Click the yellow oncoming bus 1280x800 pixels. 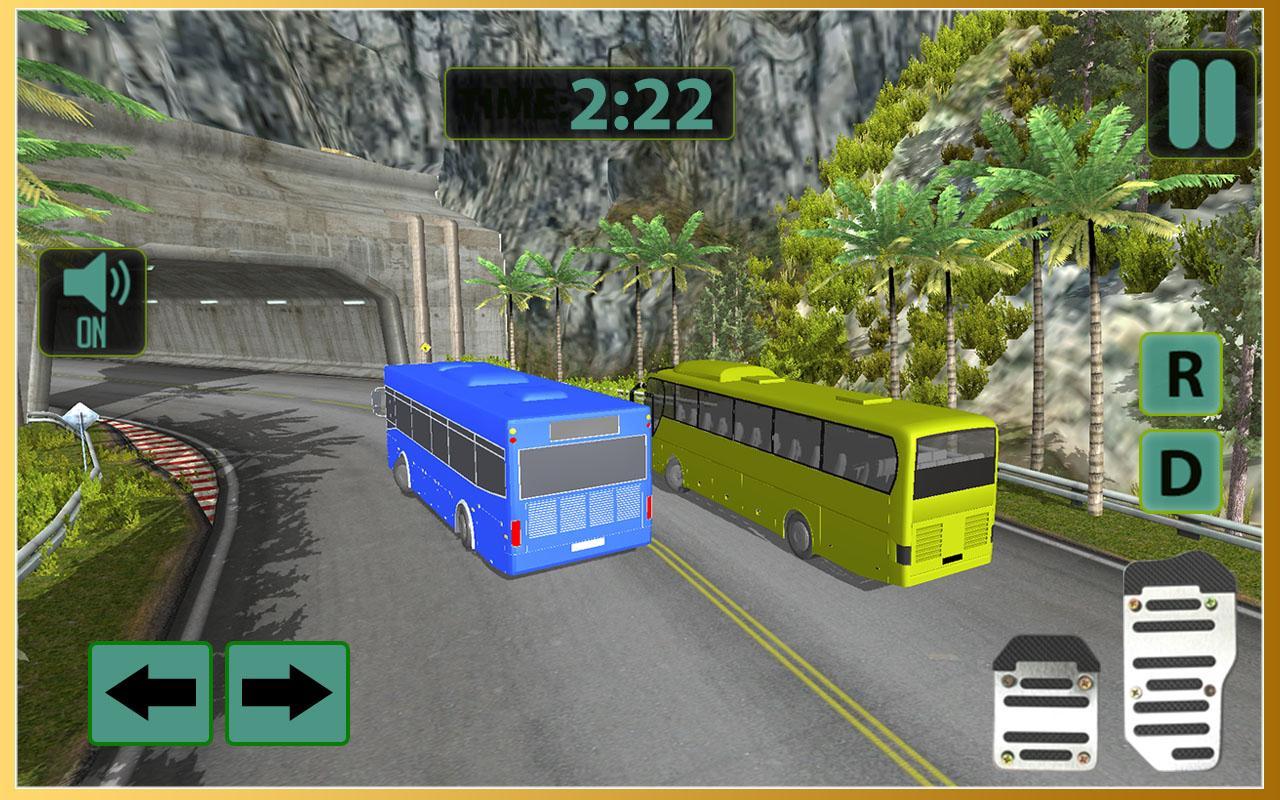click(x=830, y=470)
